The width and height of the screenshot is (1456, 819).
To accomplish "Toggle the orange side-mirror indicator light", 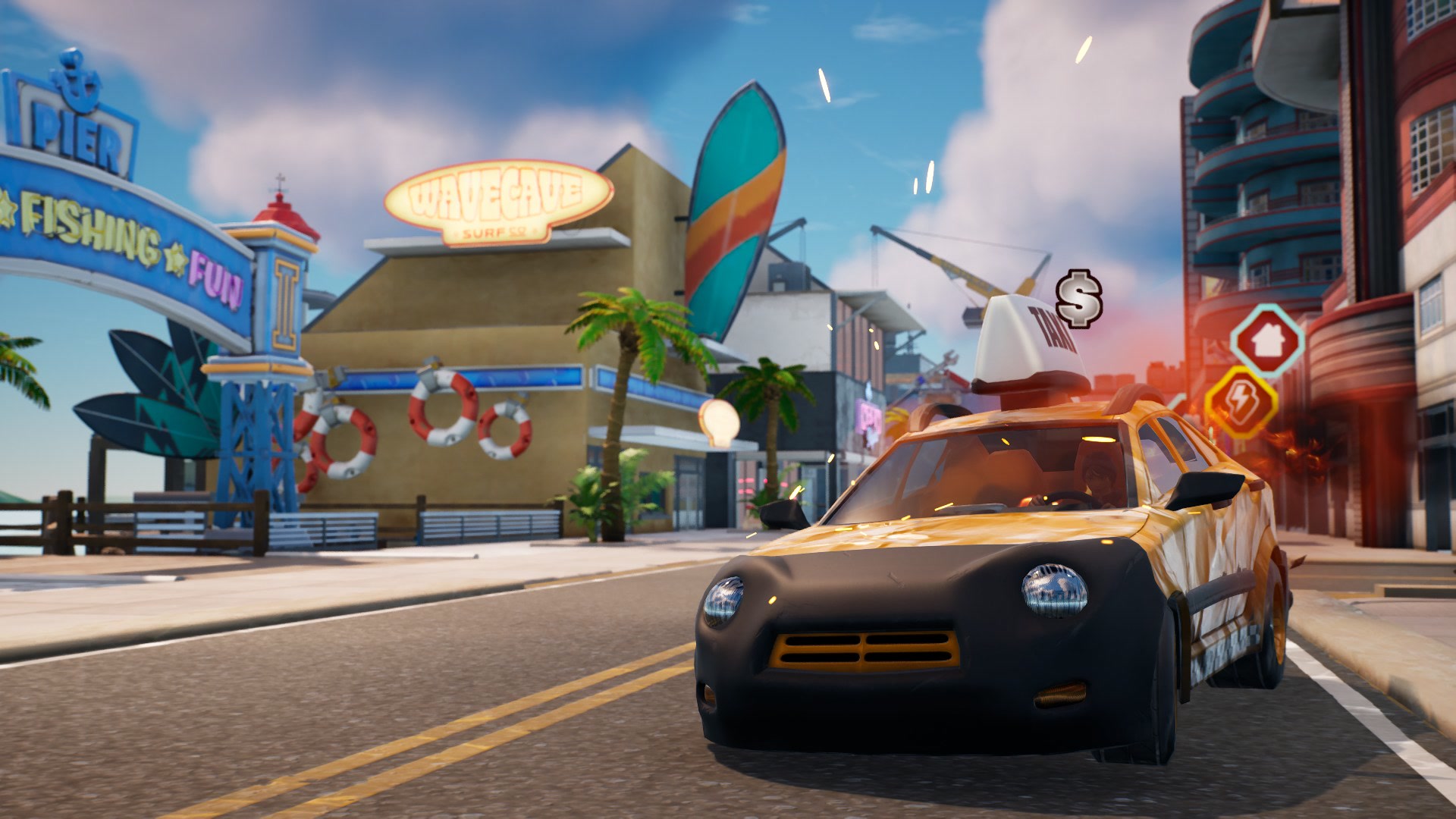I will tap(1194, 512).
